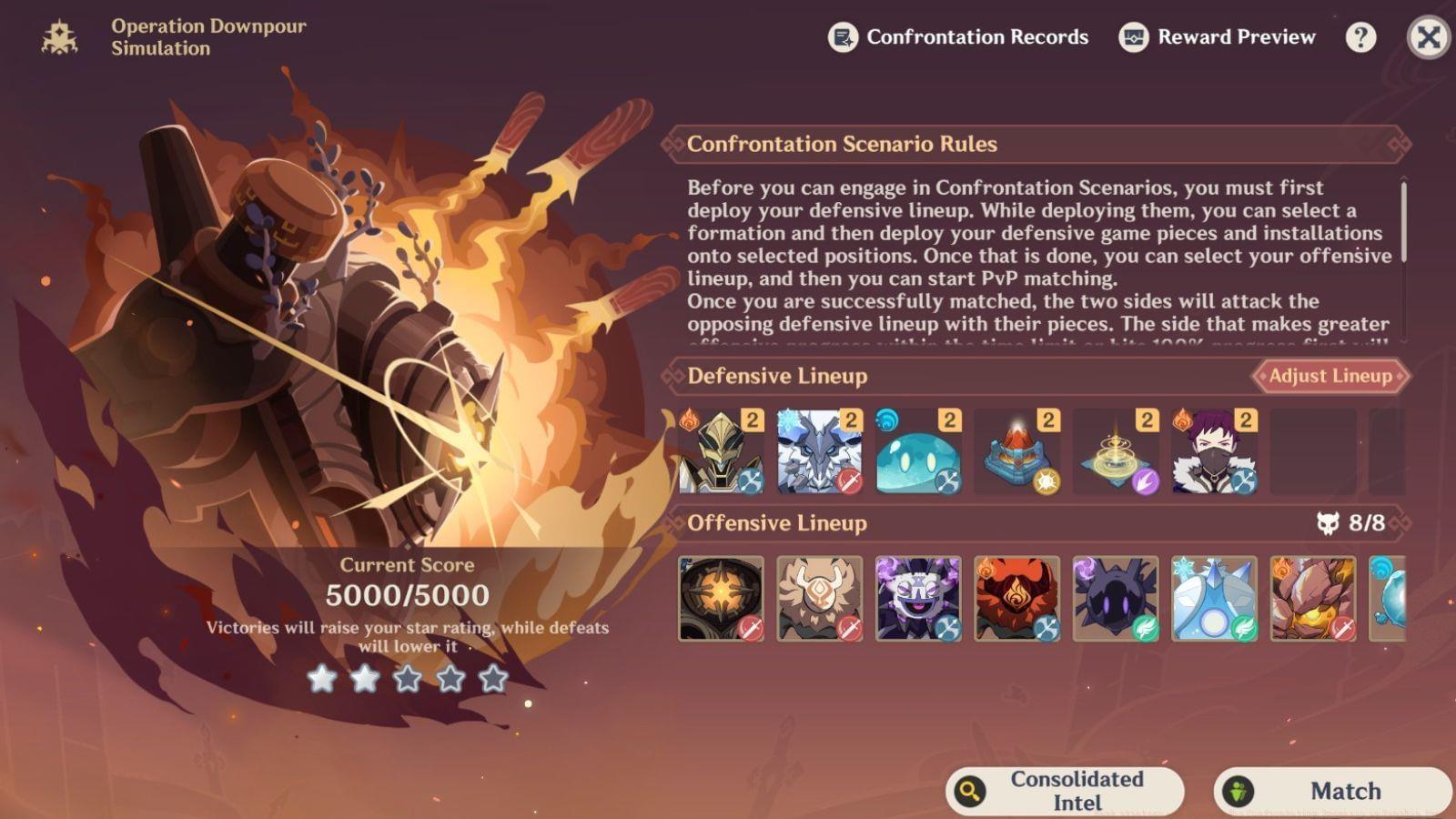Start PvP with the Match button

(1333, 791)
